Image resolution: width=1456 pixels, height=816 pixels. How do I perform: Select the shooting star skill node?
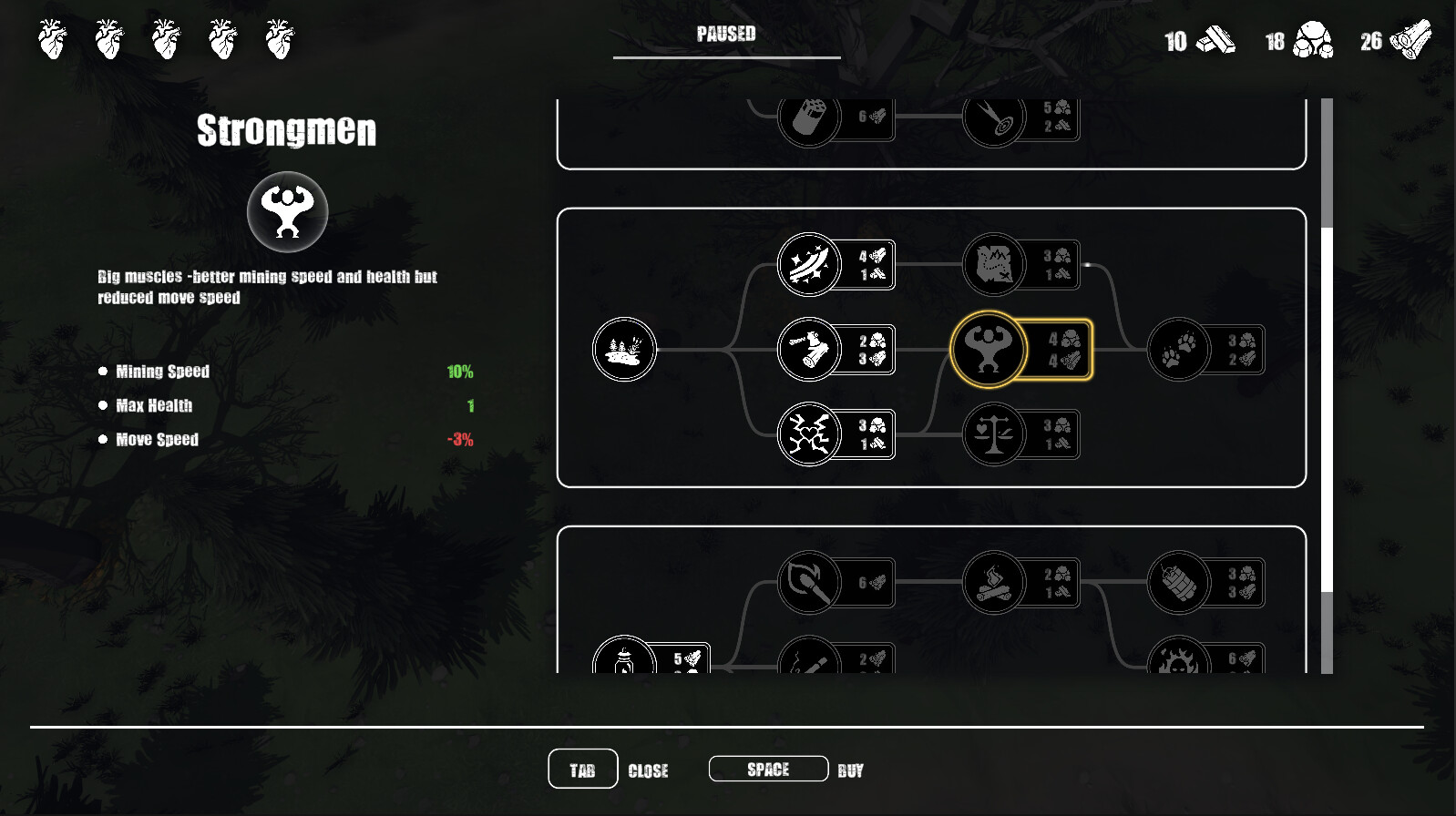pyautogui.click(x=808, y=265)
